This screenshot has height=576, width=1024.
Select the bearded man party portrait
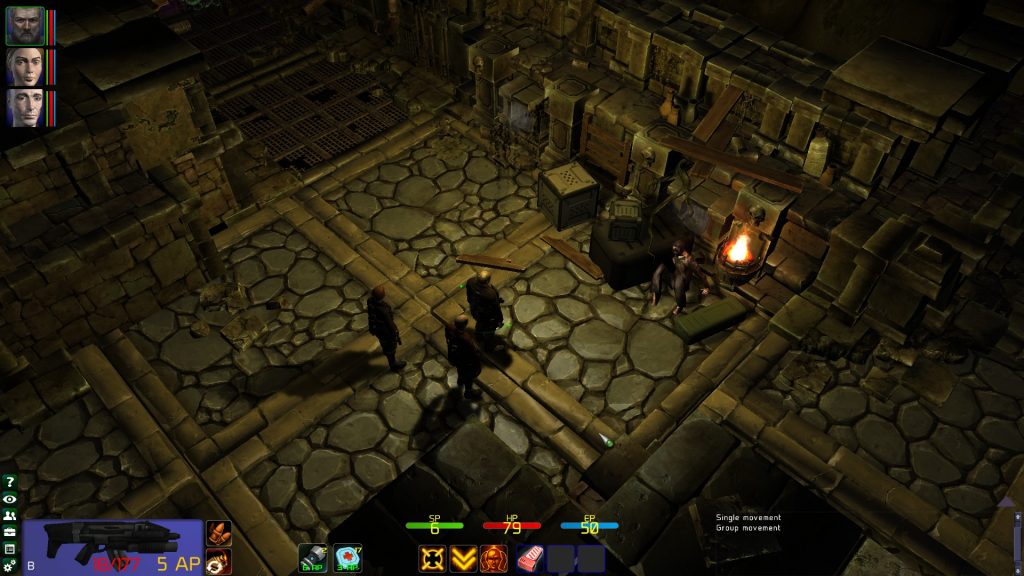point(25,26)
